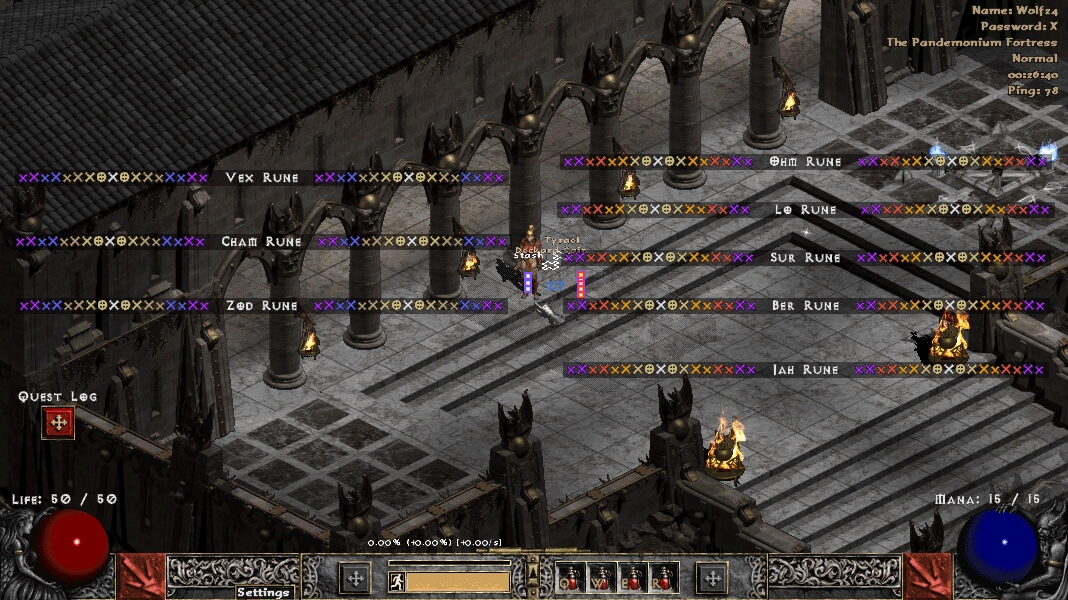Open the Settings panel
This screenshot has height=600, width=1068.
click(263, 592)
